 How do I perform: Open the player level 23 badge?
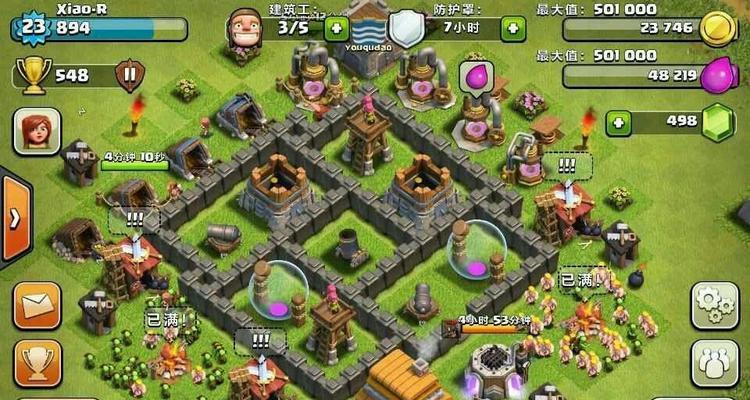pos(32,26)
